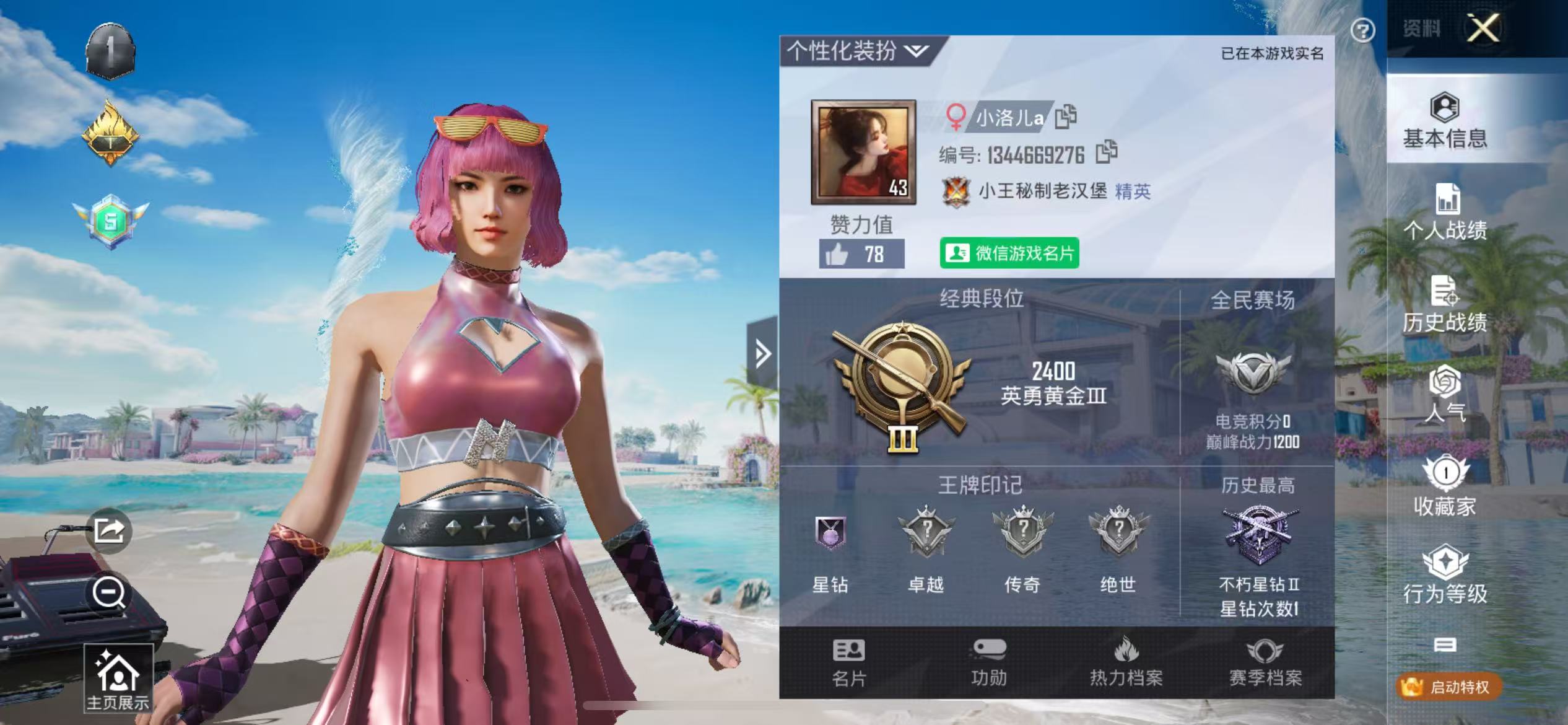Copy the player name 小洛儿a

click(x=1066, y=116)
